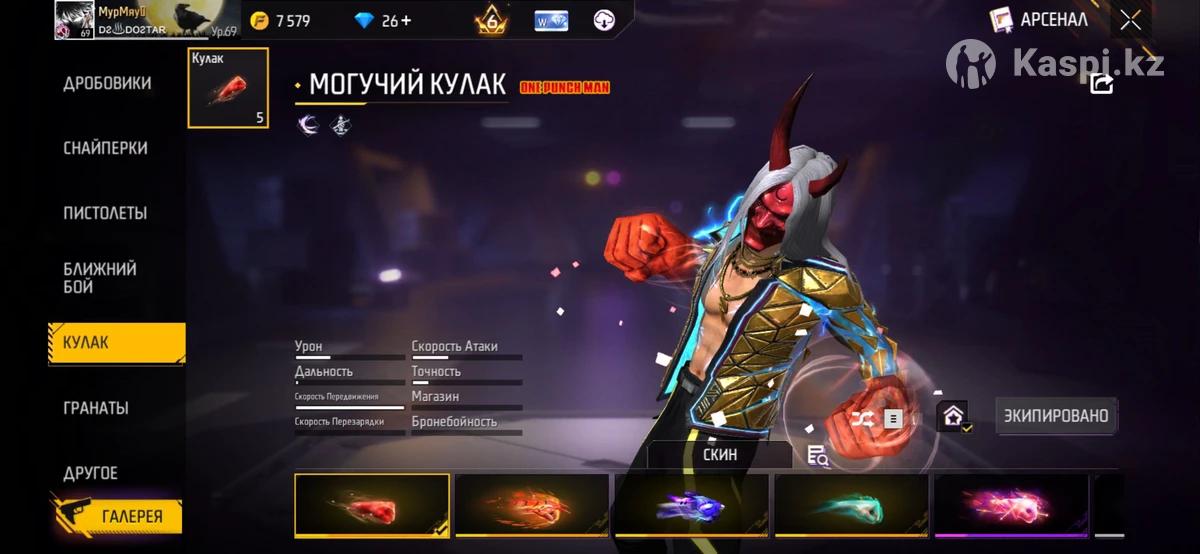This screenshot has height=554, width=1200.
Task: Open the Галерея gallery button
Action: tap(118, 516)
